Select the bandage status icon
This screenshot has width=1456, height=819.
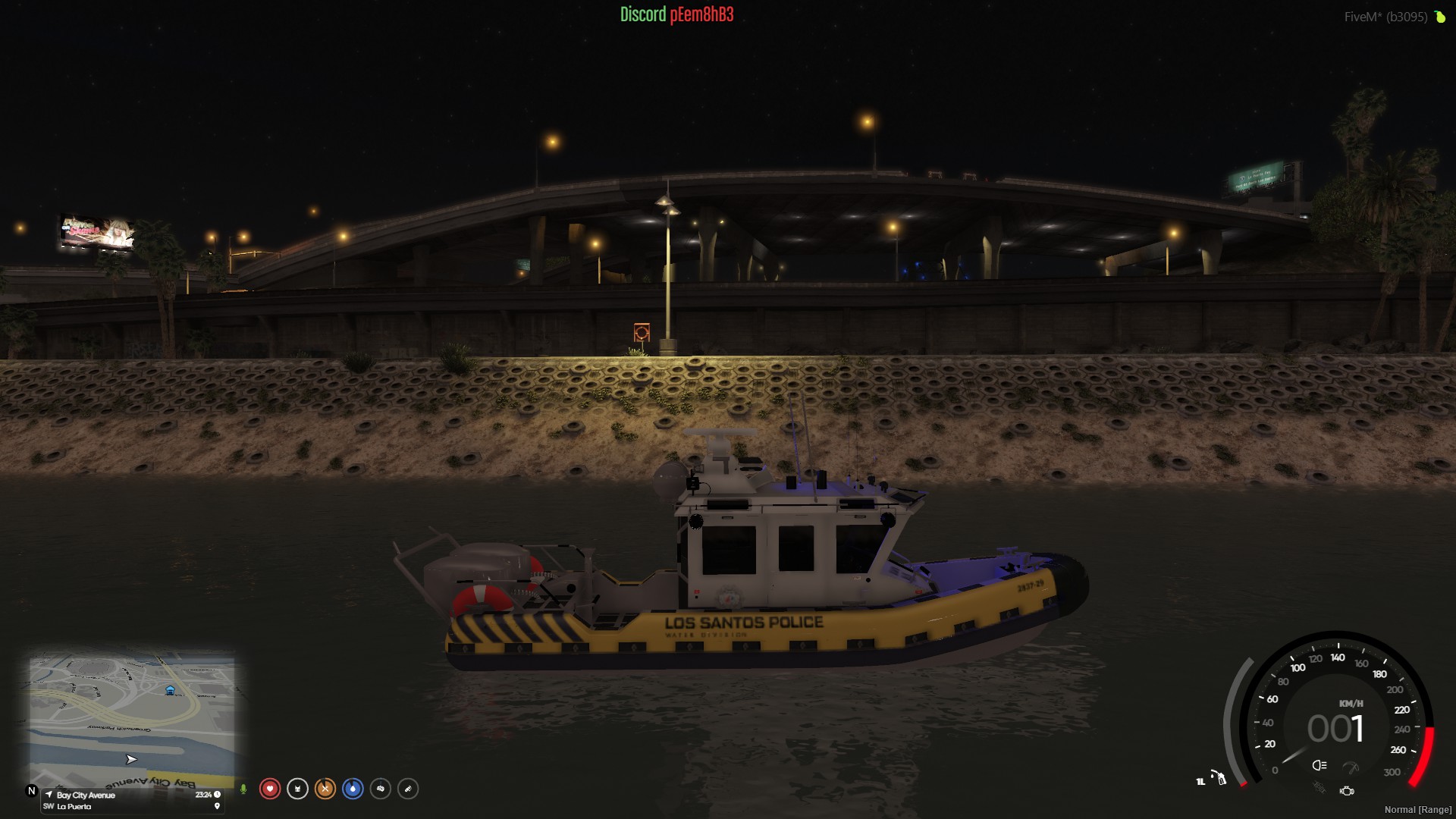coord(408,789)
